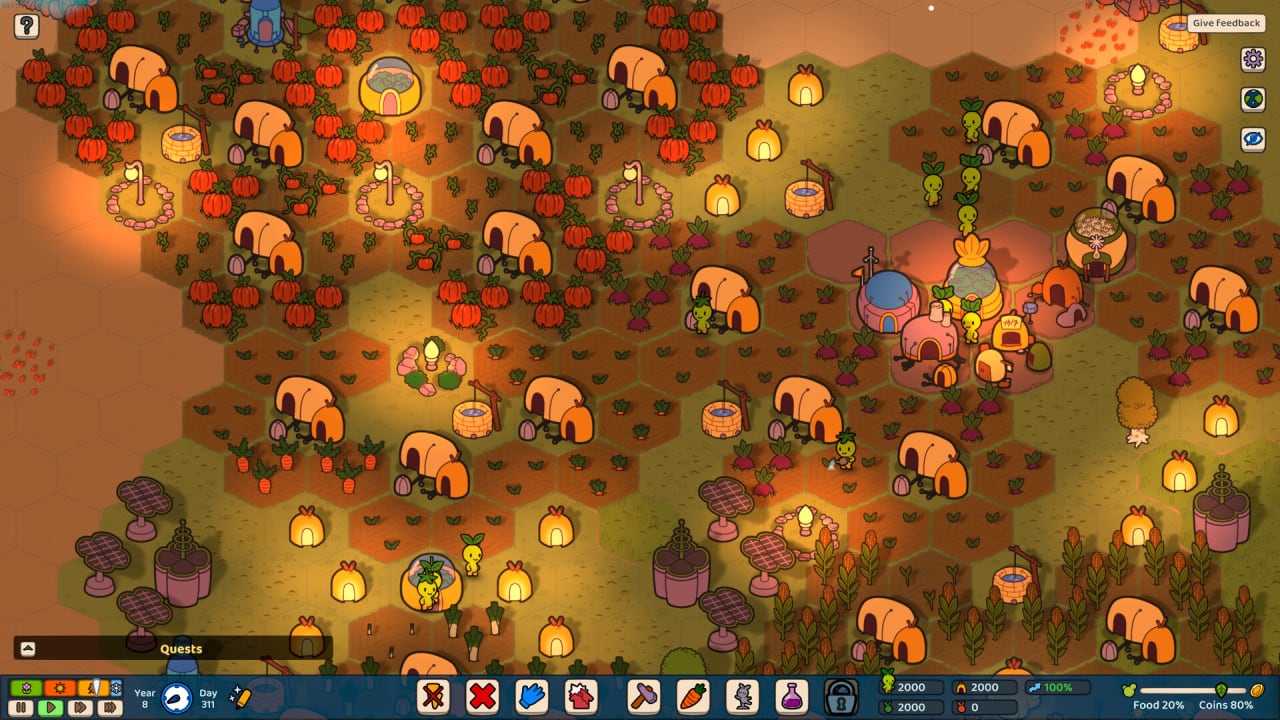The image size is (1280, 720).
Task: Click the sparkling pencil edit icon
Action: tap(239, 696)
